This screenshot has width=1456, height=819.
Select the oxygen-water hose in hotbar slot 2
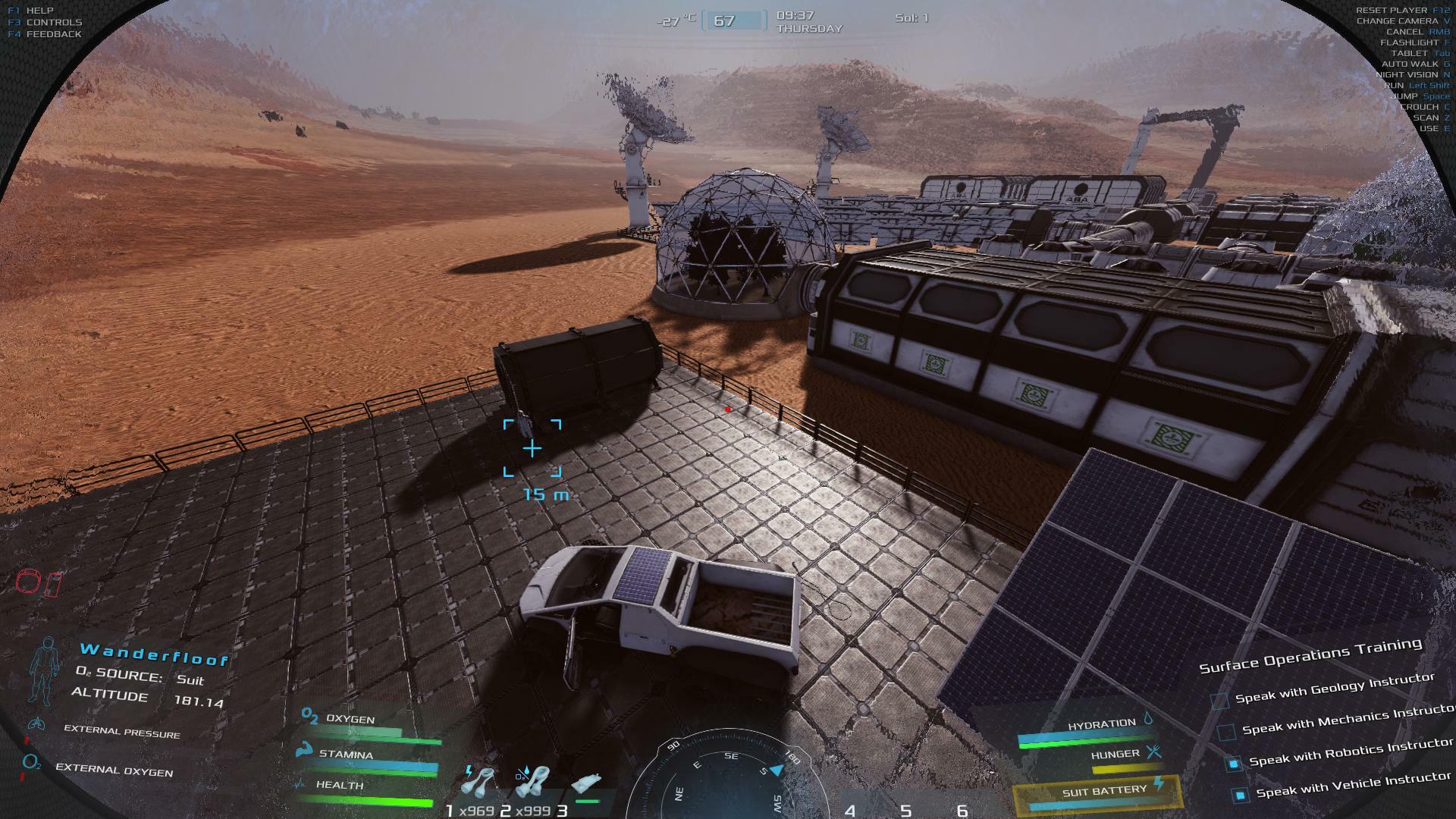pos(533,783)
